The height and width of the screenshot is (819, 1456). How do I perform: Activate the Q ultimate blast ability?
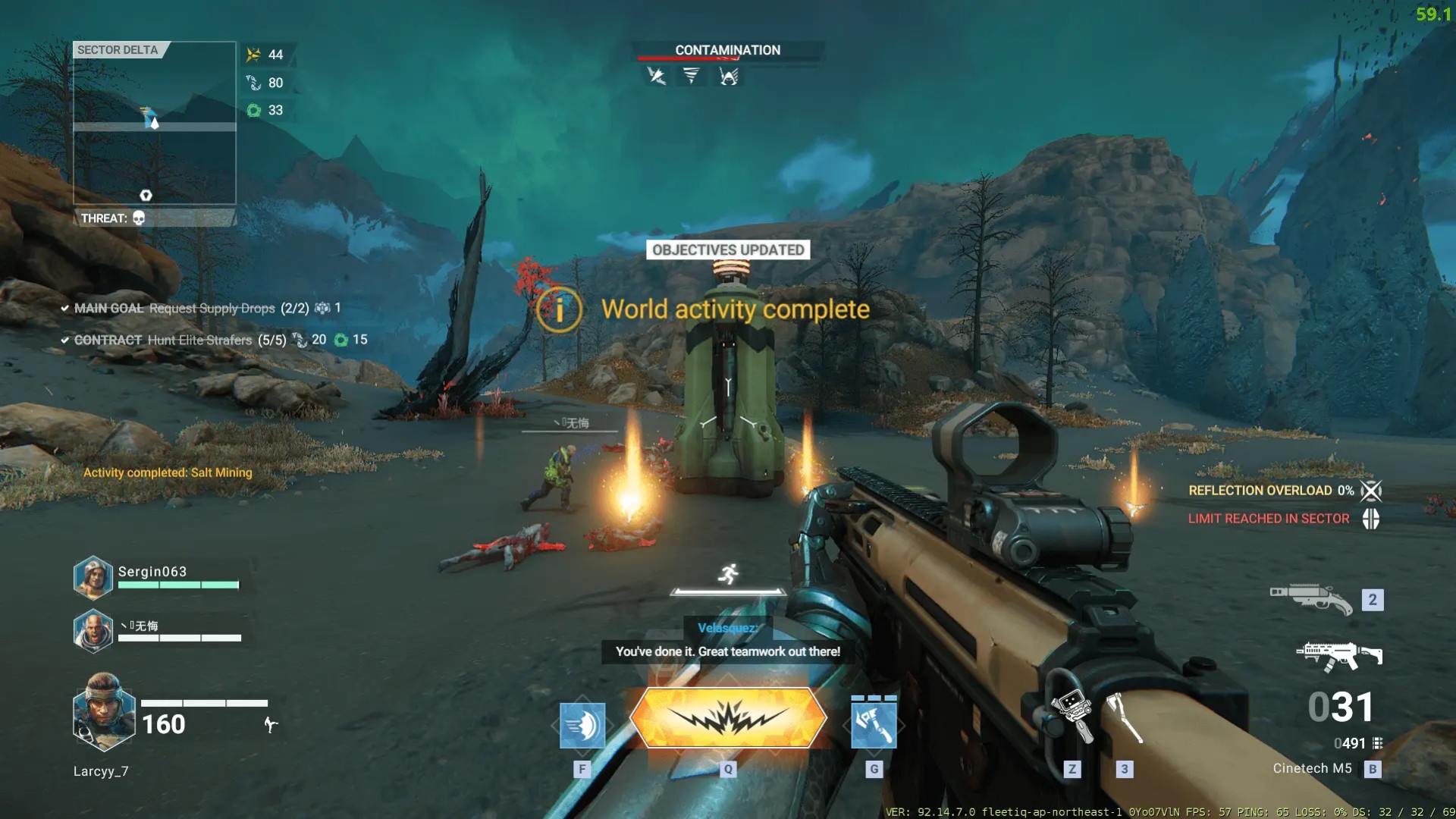(x=728, y=717)
